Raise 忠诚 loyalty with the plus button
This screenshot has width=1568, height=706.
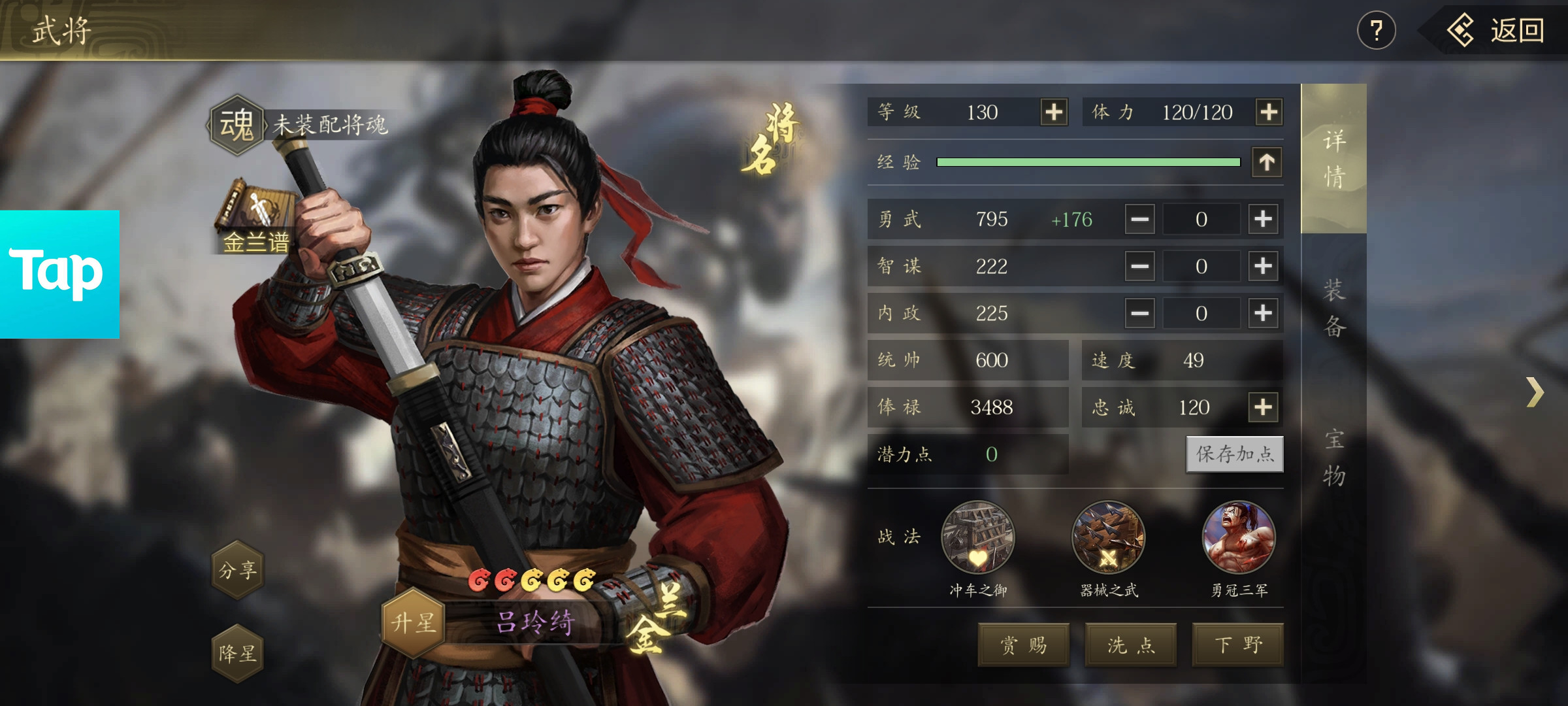(1264, 407)
